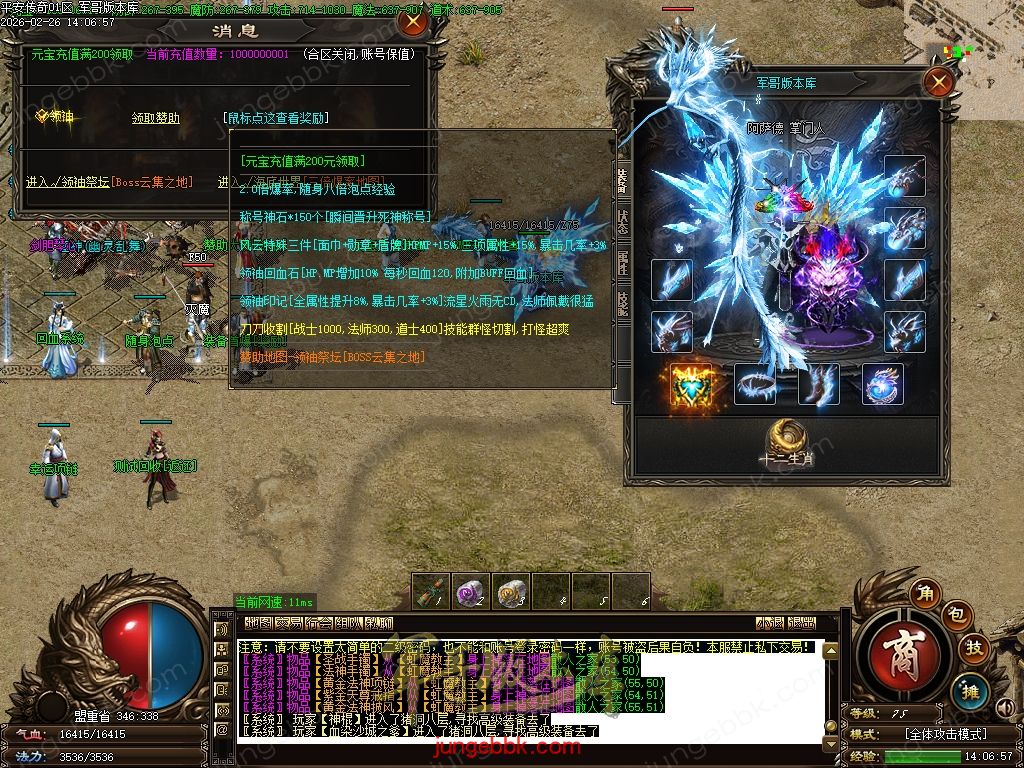Toggle the sound speaker icon
The width and height of the screenshot is (1024, 768).
[1005, 709]
